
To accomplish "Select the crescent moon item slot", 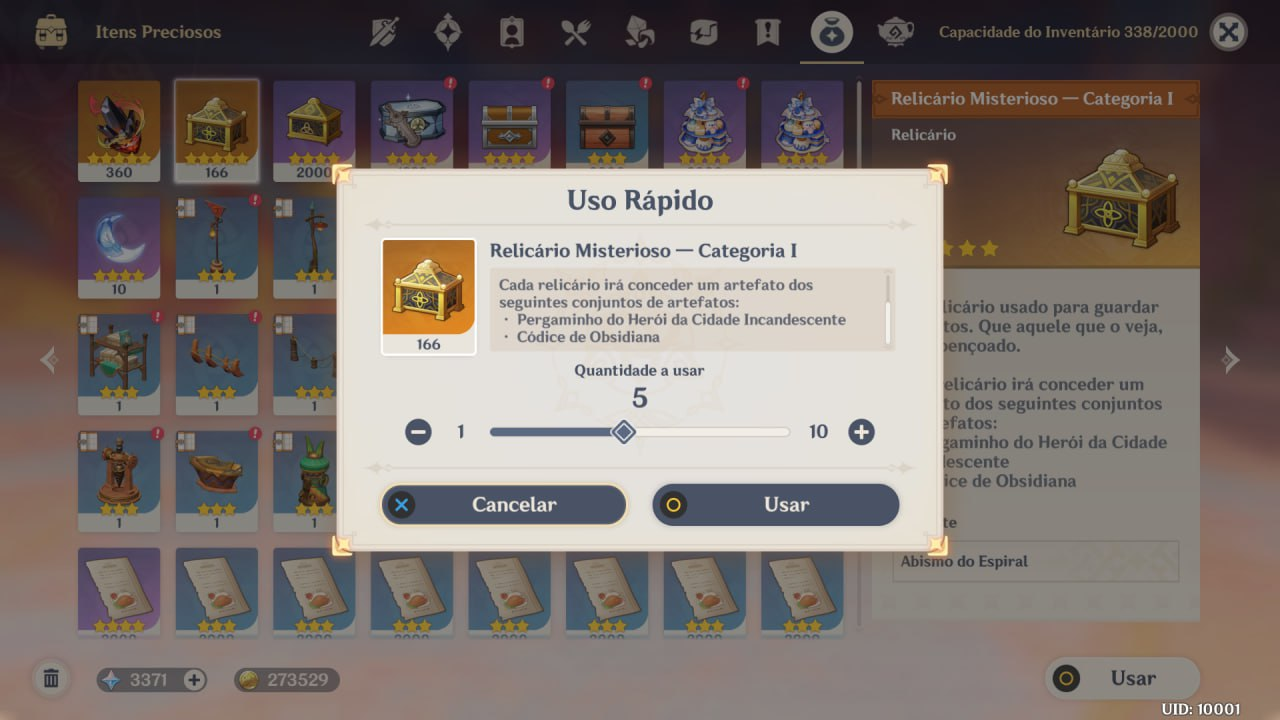I will point(119,246).
